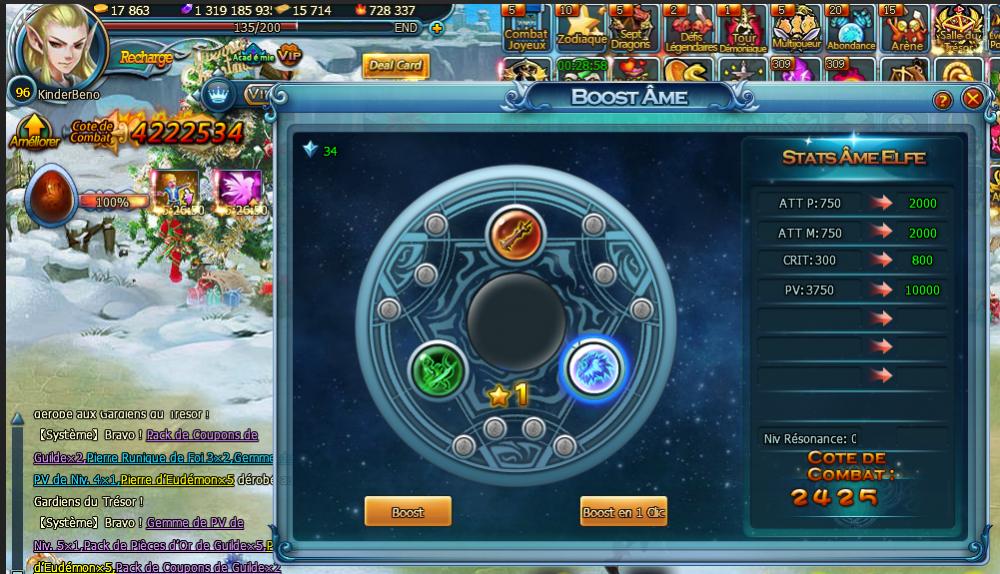Click the Deal Card button
1000x574 pixels.
coord(396,66)
